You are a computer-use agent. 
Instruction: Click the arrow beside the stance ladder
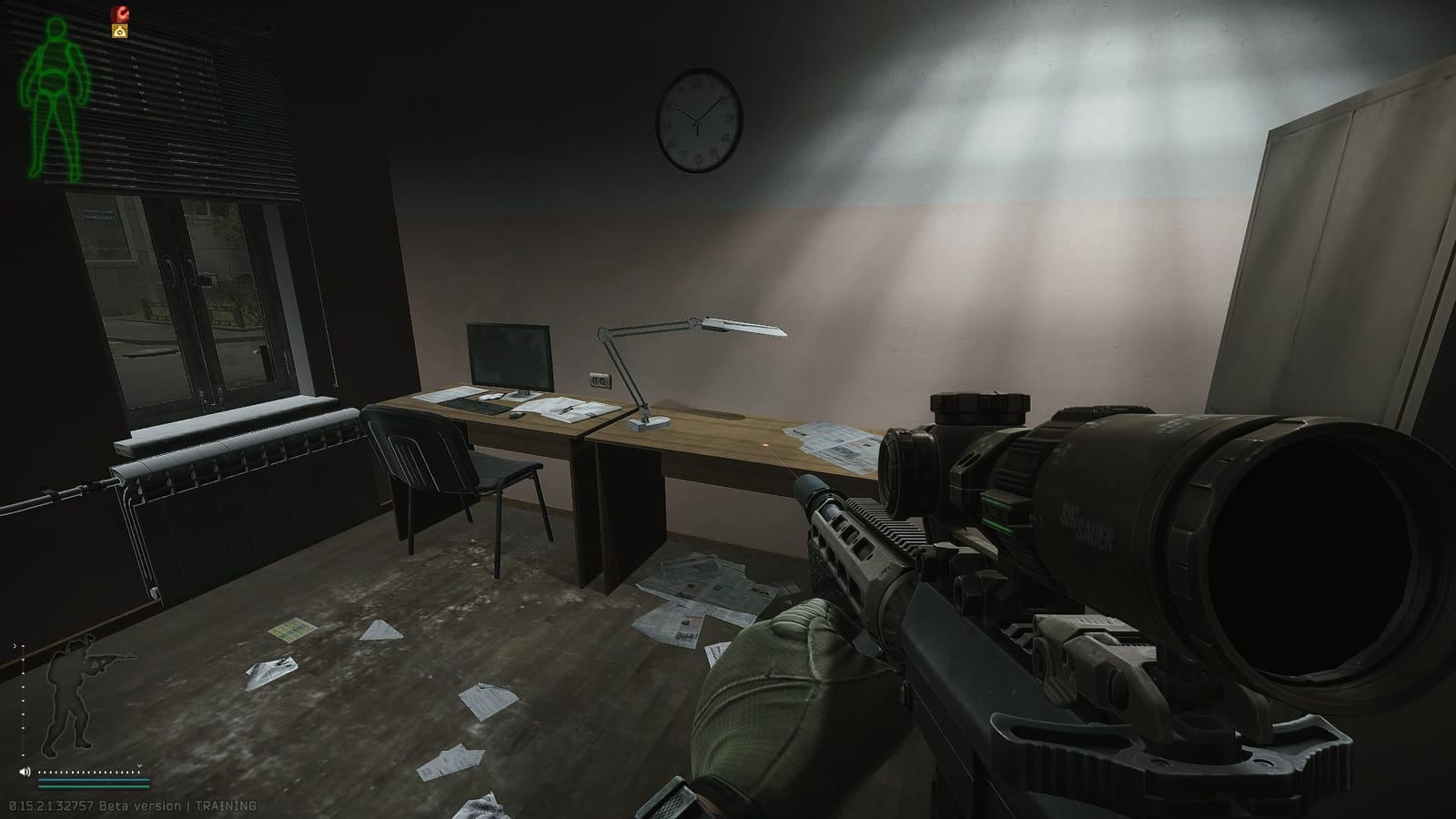coord(14,646)
